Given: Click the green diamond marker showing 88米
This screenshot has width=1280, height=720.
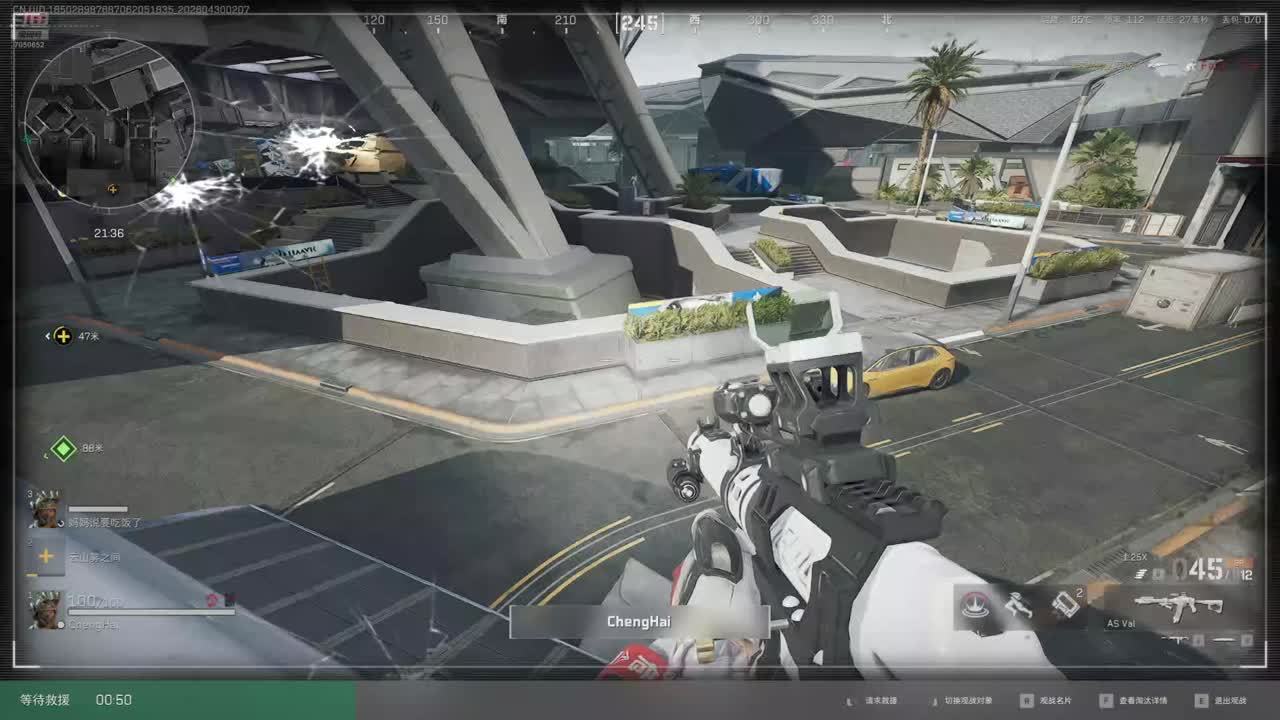Looking at the screenshot, I should point(64,448).
